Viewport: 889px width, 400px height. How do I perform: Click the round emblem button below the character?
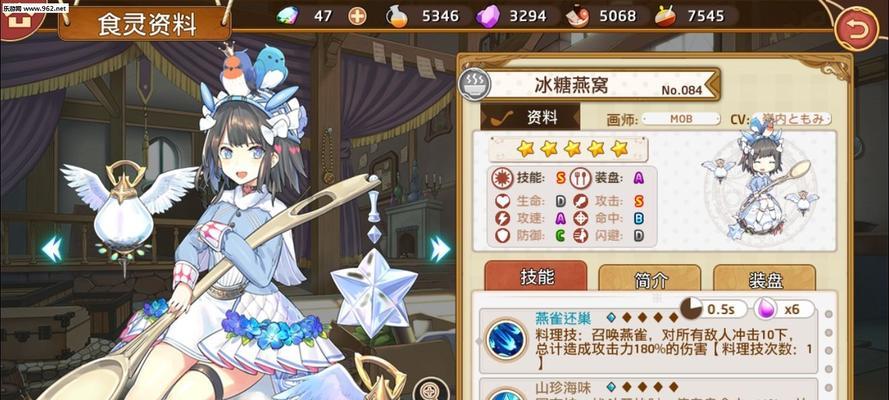click(x=430, y=389)
